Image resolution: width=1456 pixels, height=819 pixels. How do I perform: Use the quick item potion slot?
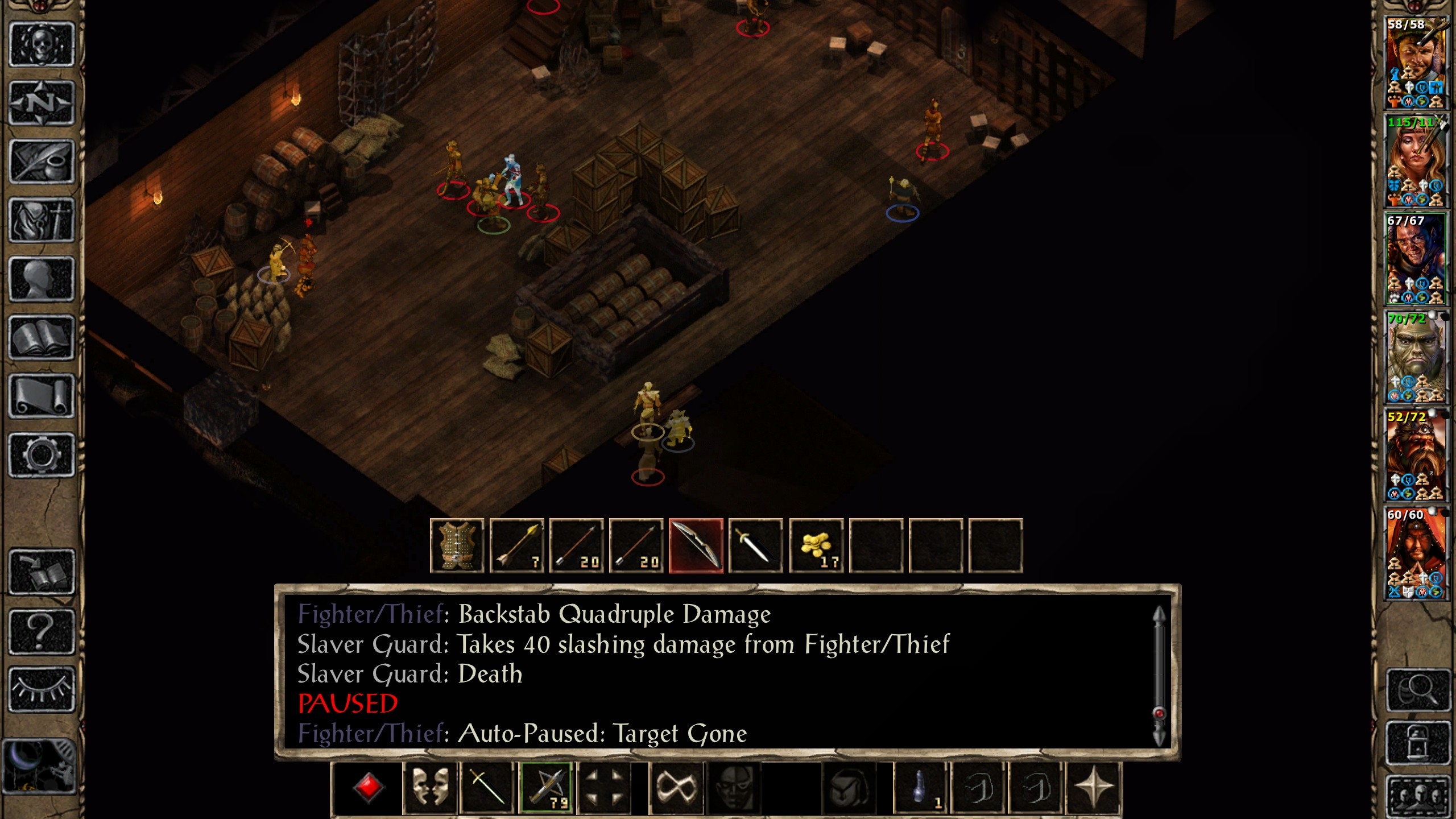coord(921,788)
